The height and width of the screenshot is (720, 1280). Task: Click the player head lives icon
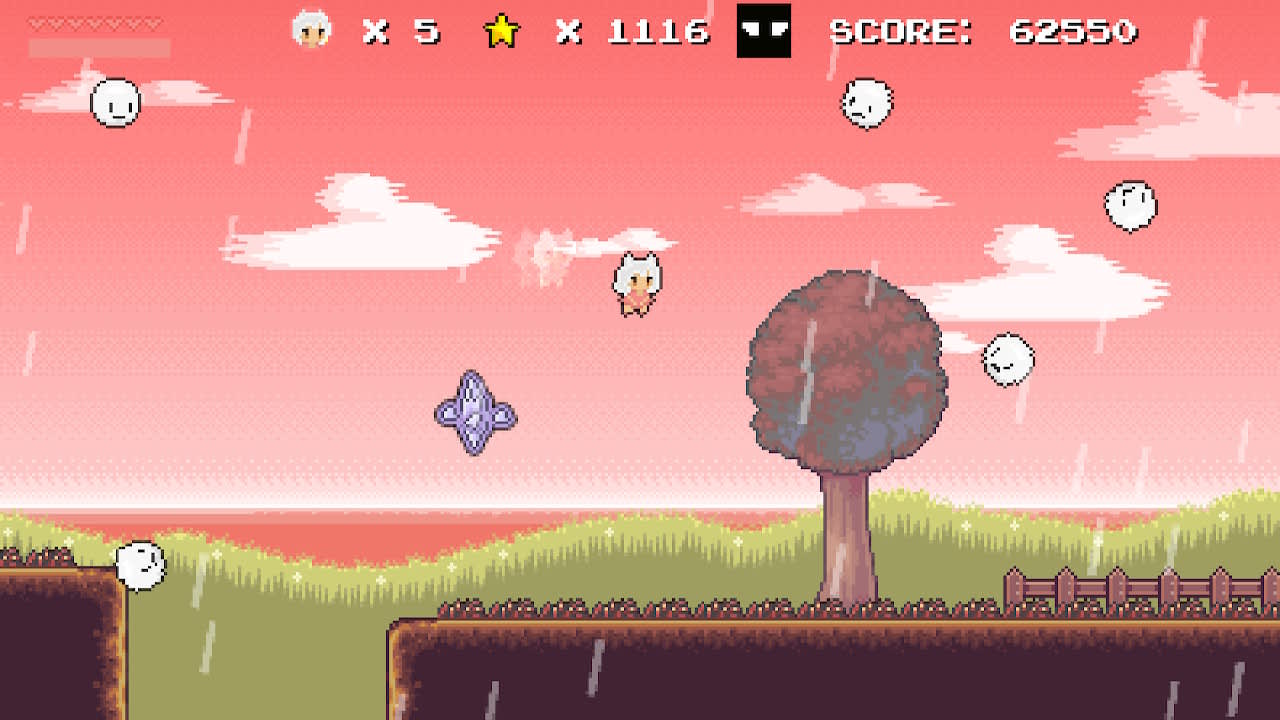pos(310,31)
